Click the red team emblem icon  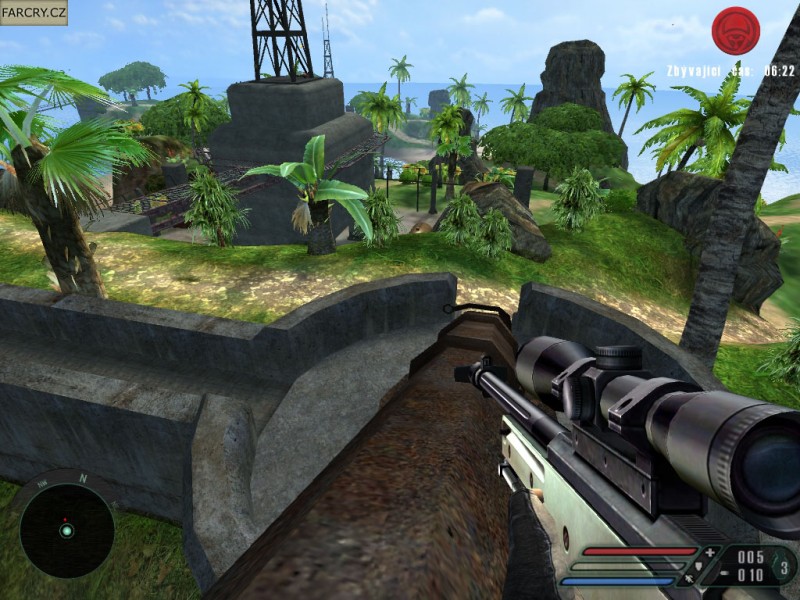(x=735, y=30)
